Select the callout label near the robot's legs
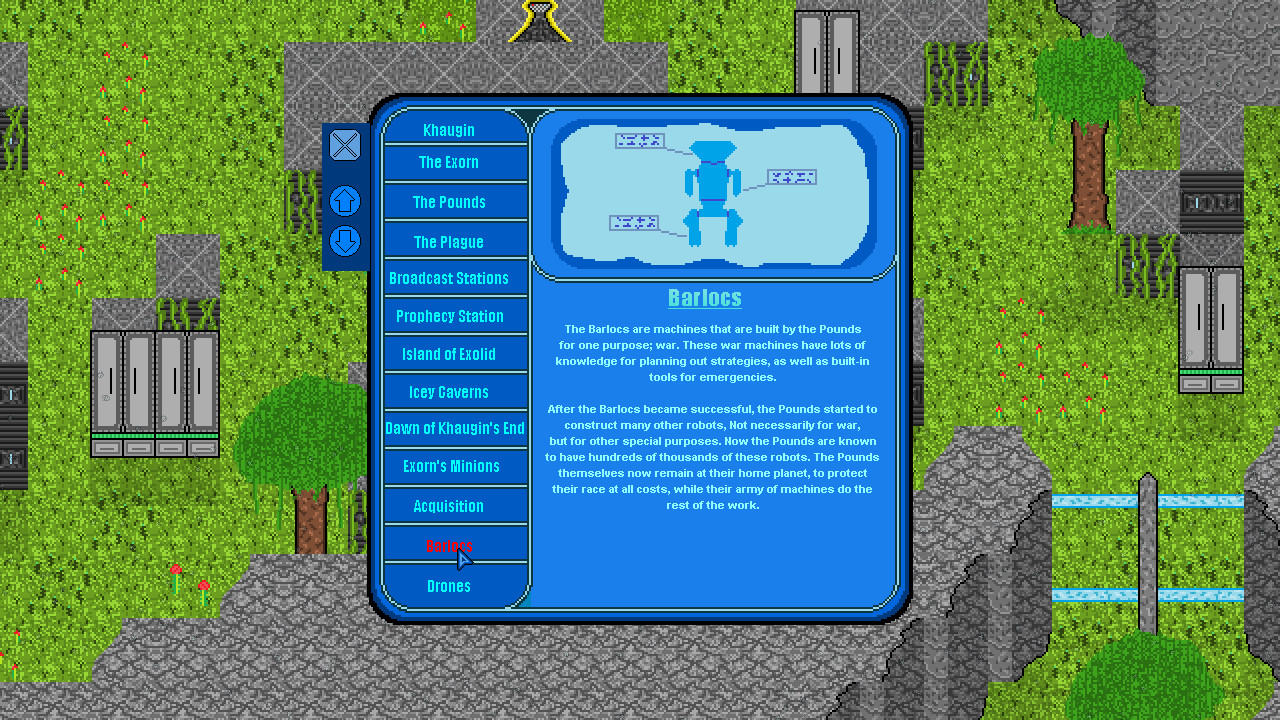1280x720 pixels. tap(635, 222)
